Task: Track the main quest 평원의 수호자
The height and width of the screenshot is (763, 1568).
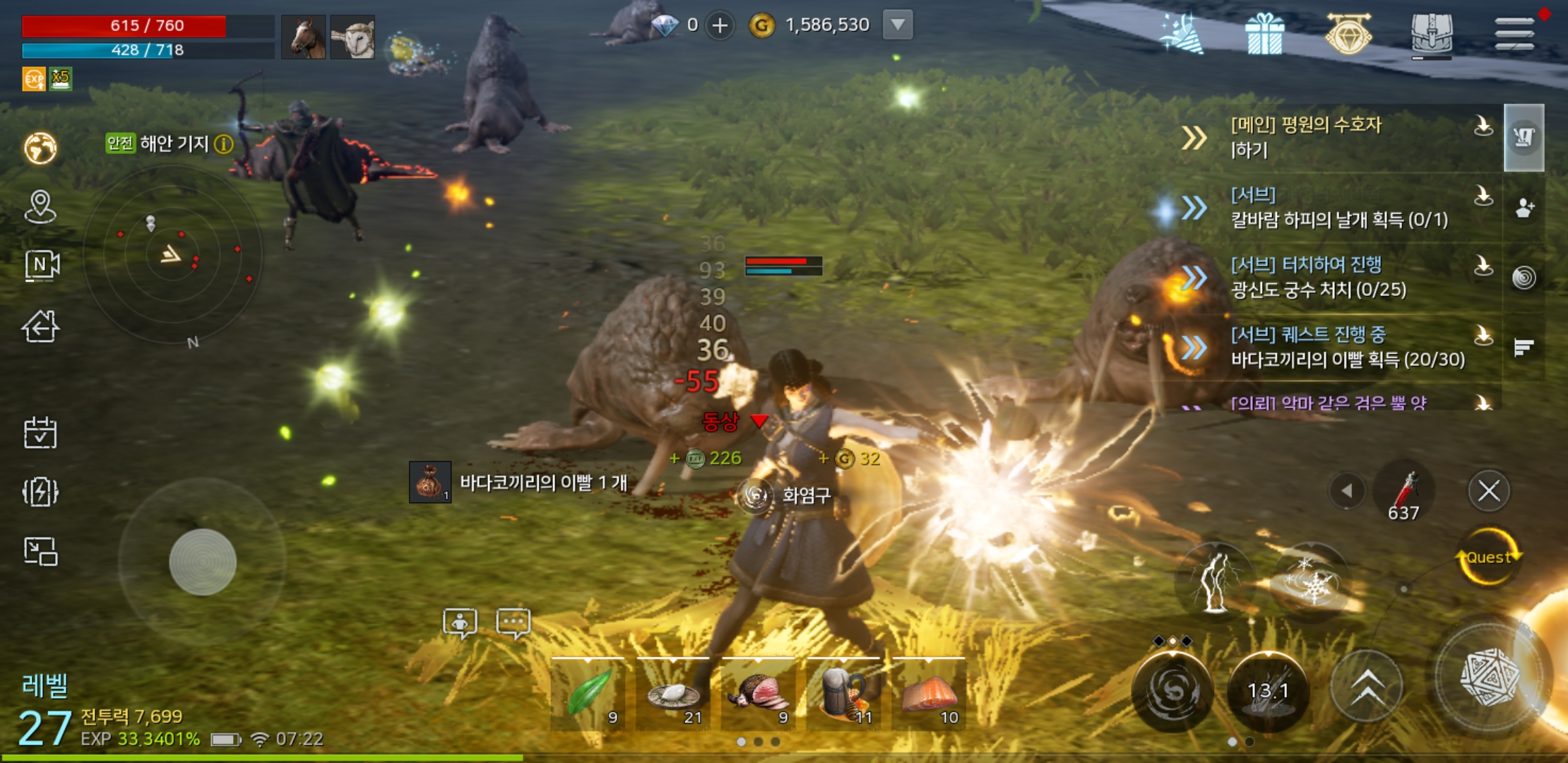Action: tap(1305, 137)
